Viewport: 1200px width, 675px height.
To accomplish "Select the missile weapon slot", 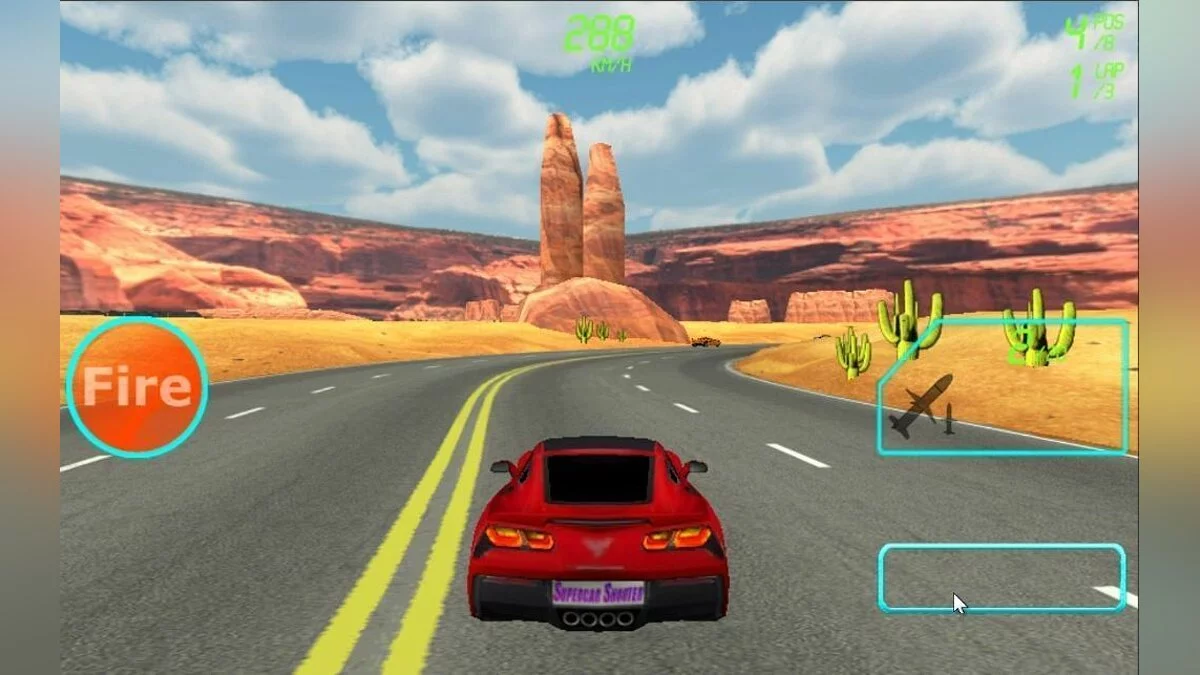I will (1004, 390).
